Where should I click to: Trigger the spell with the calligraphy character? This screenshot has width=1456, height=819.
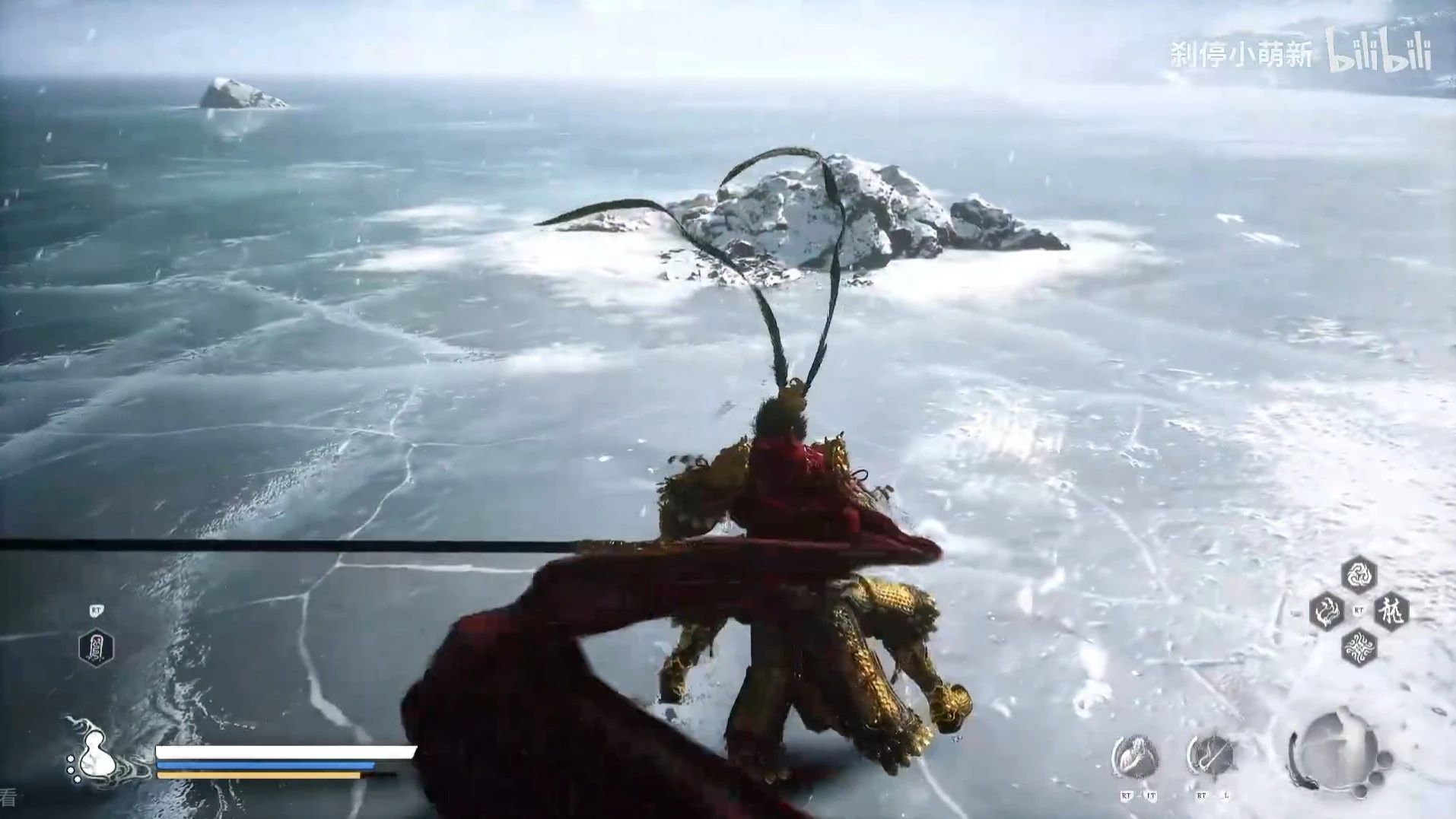tap(1391, 611)
